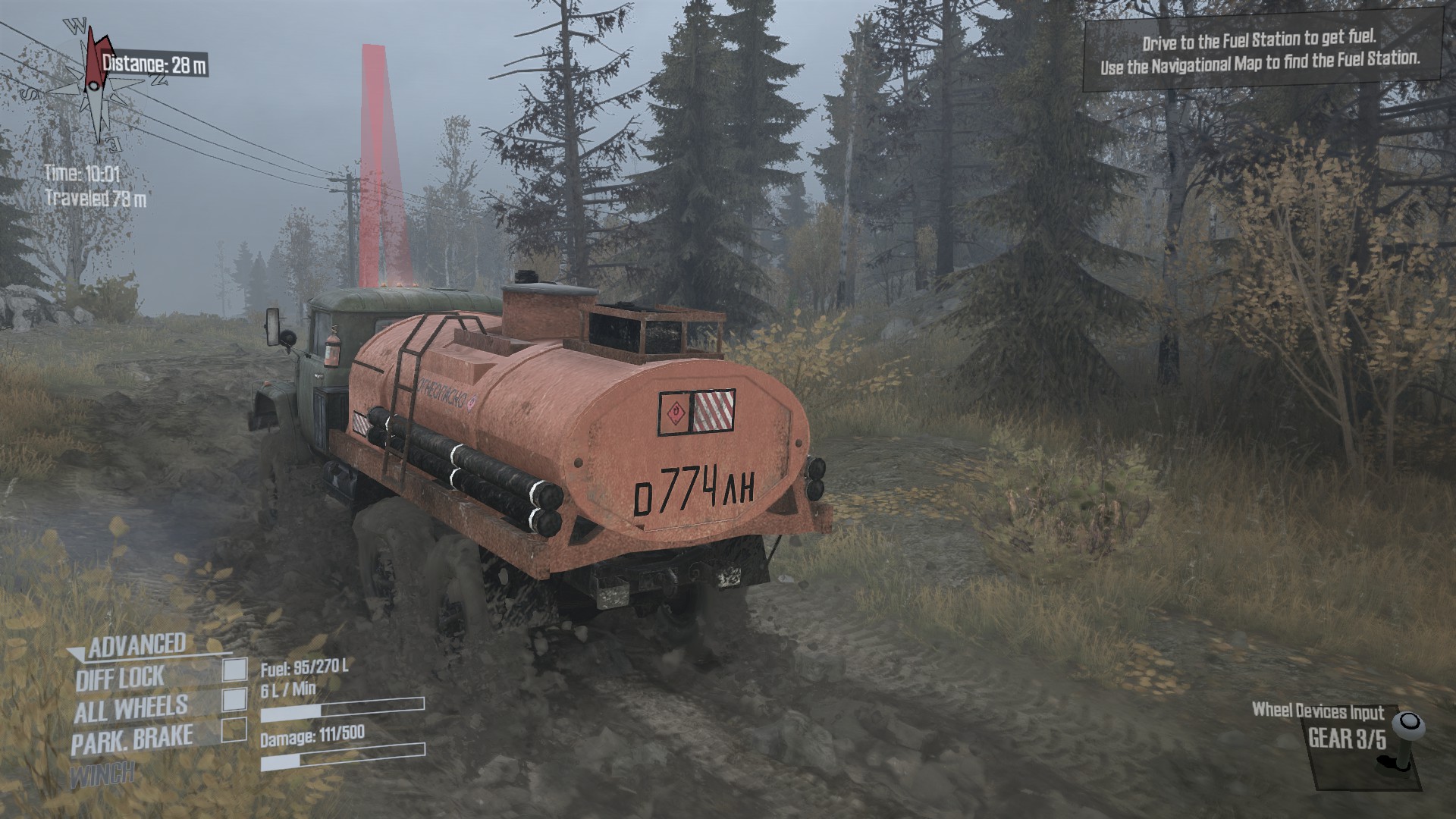Open the Fuel Station objective message
1456x819 pixels.
click(1260, 49)
